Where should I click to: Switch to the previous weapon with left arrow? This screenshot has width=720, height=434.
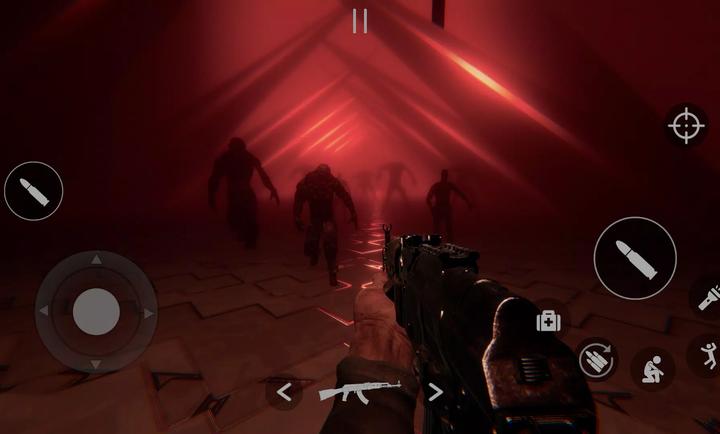pyautogui.click(x=284, y=392)
